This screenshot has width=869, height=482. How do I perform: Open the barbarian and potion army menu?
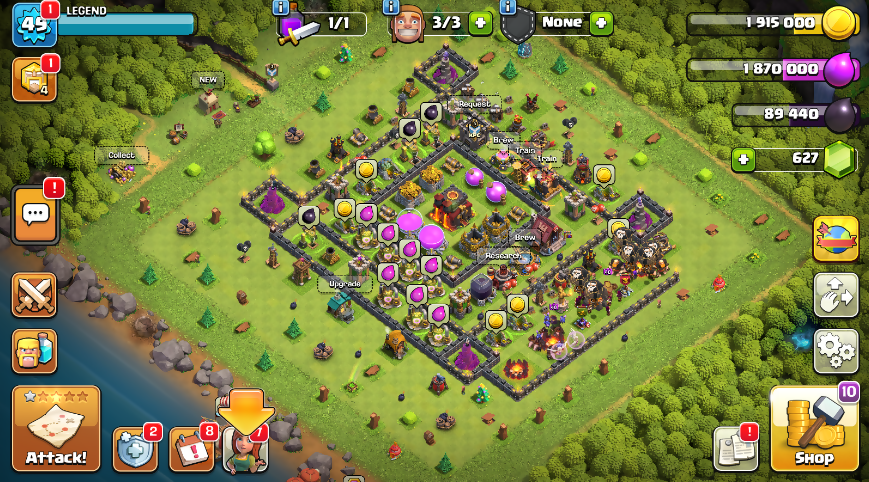34,351
